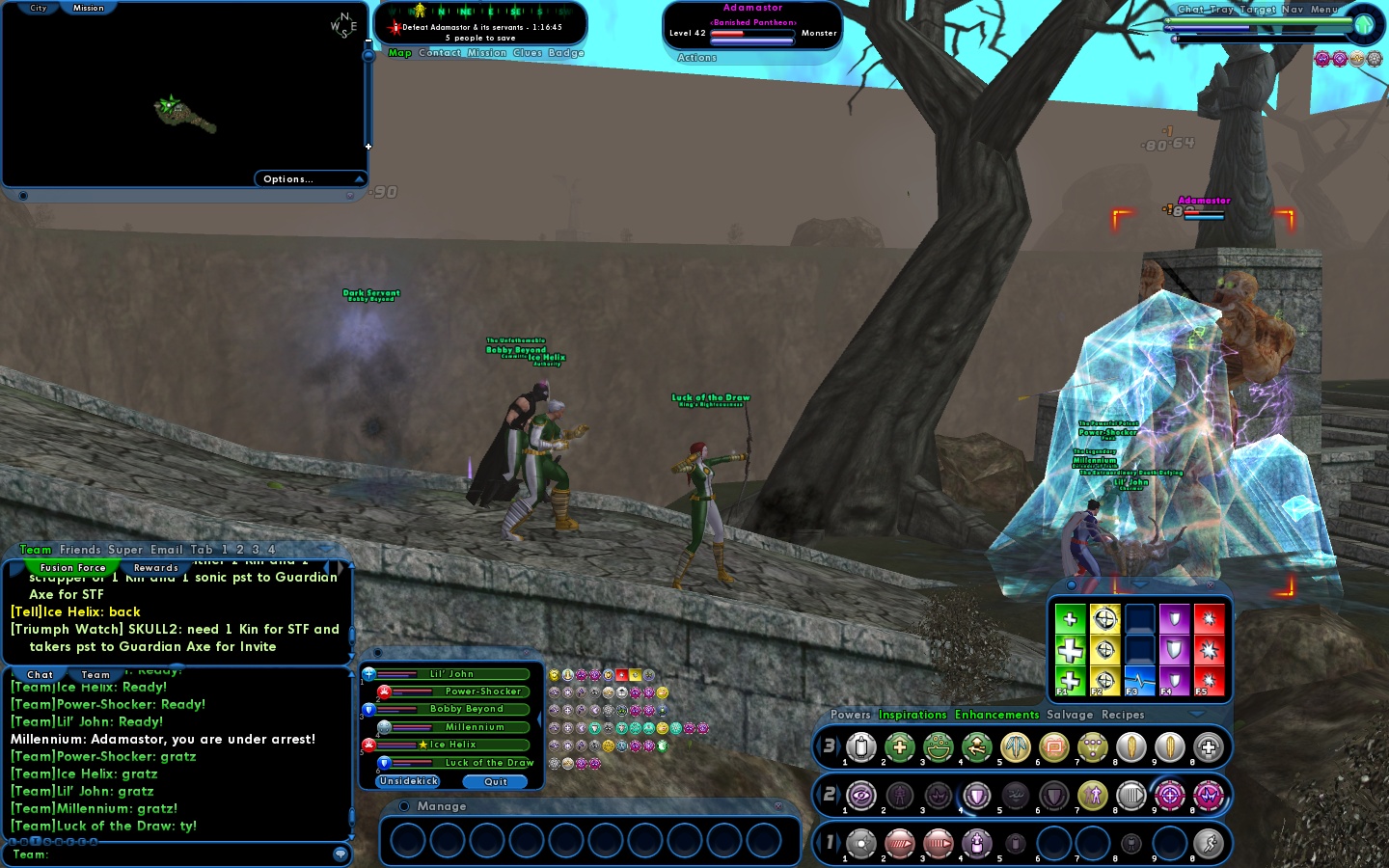Open Clues from the nav bar

tap(528, 53)
